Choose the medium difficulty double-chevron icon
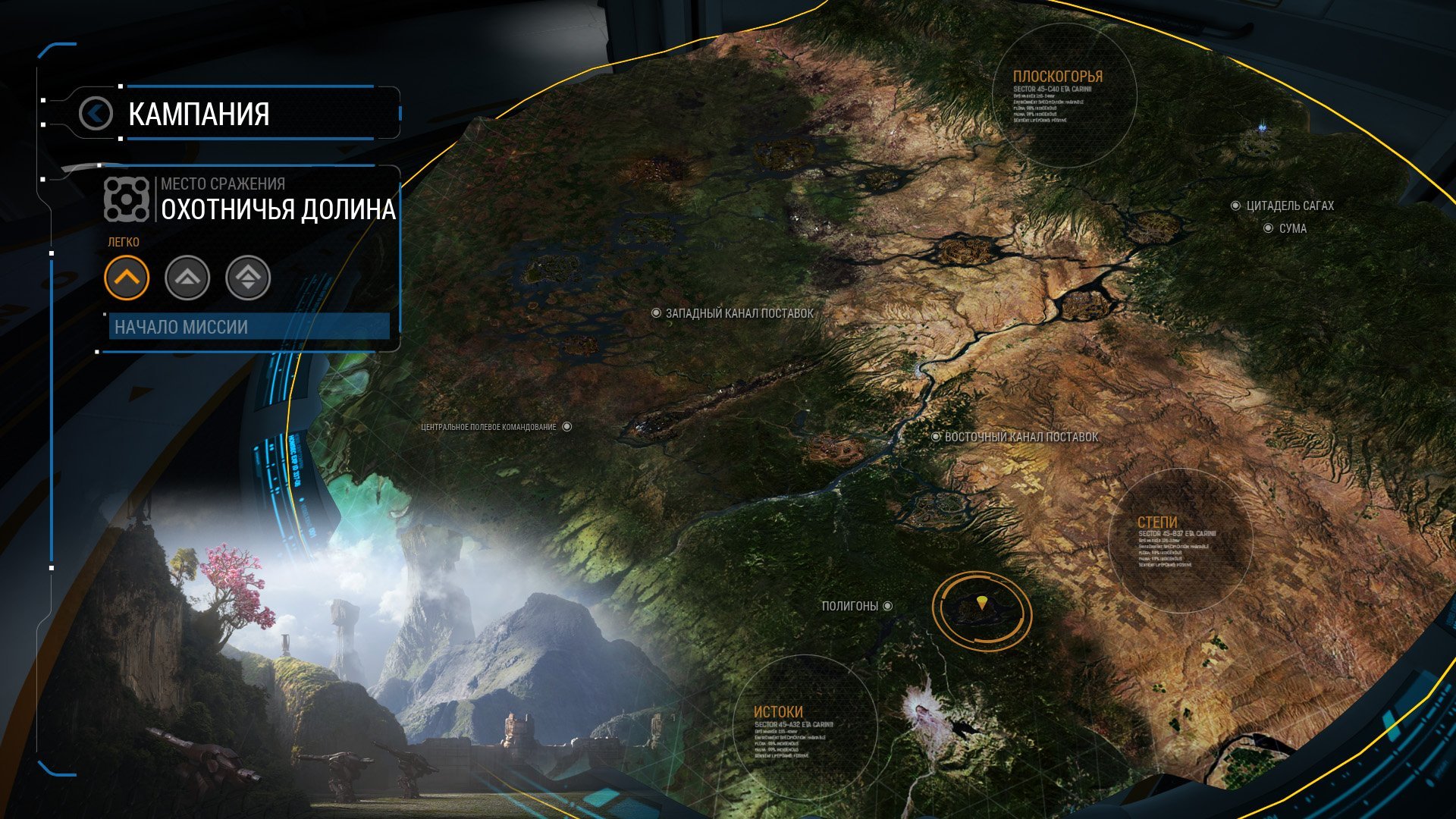Image resolution: width=1456 pixels, height=819 pixels. point(187,278)
